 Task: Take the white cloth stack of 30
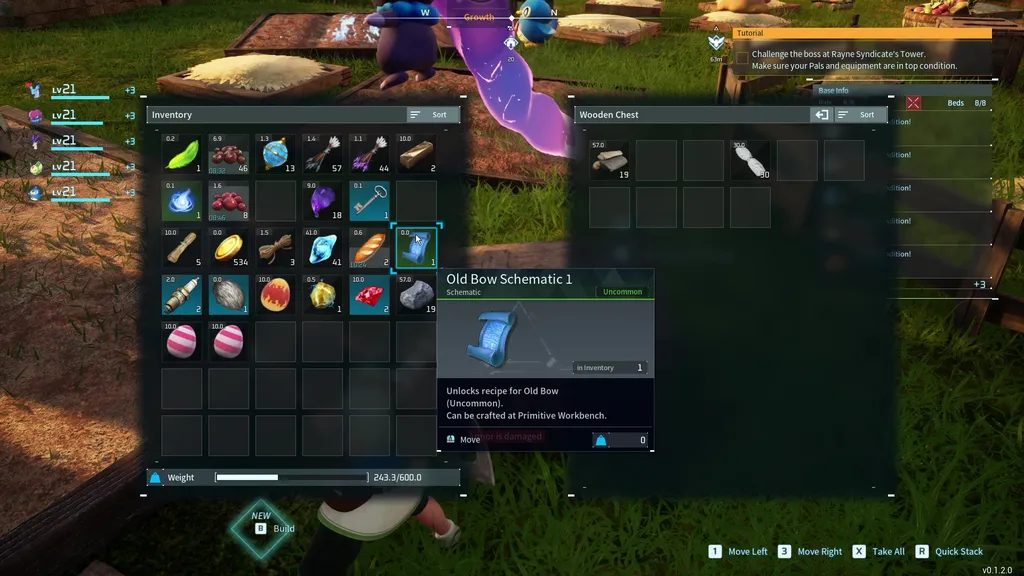click(x=750, y=160)
